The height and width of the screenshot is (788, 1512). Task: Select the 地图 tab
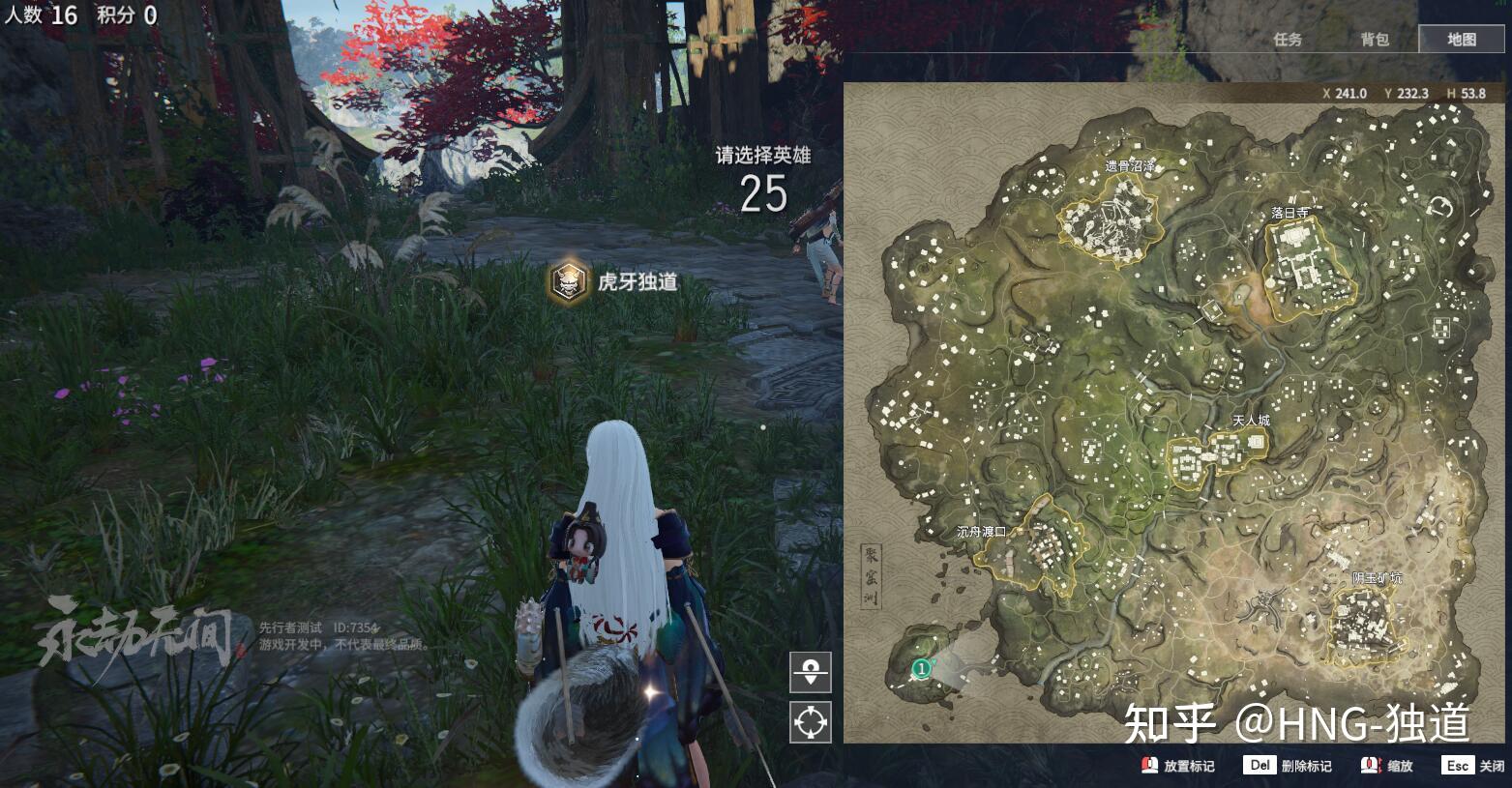(1461, 40)
